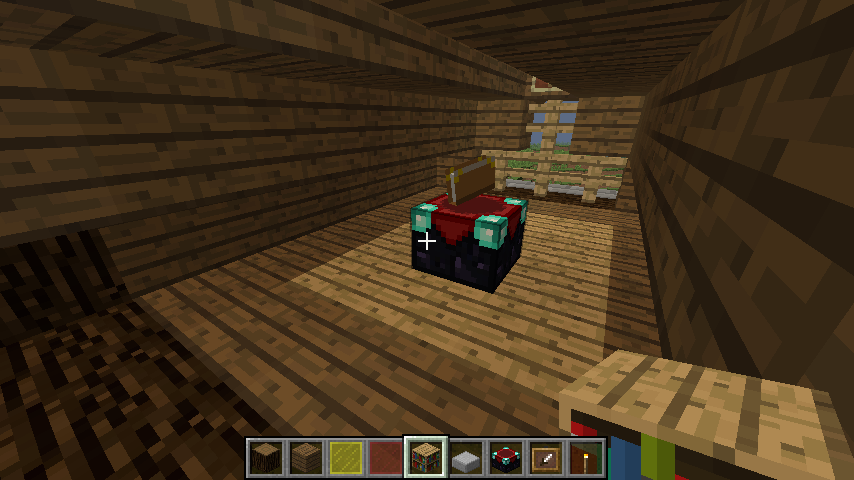The width and height of the screenshot is (854, 480).
Task: Select the enchanting table slot
Action: (x=506, y=458)
